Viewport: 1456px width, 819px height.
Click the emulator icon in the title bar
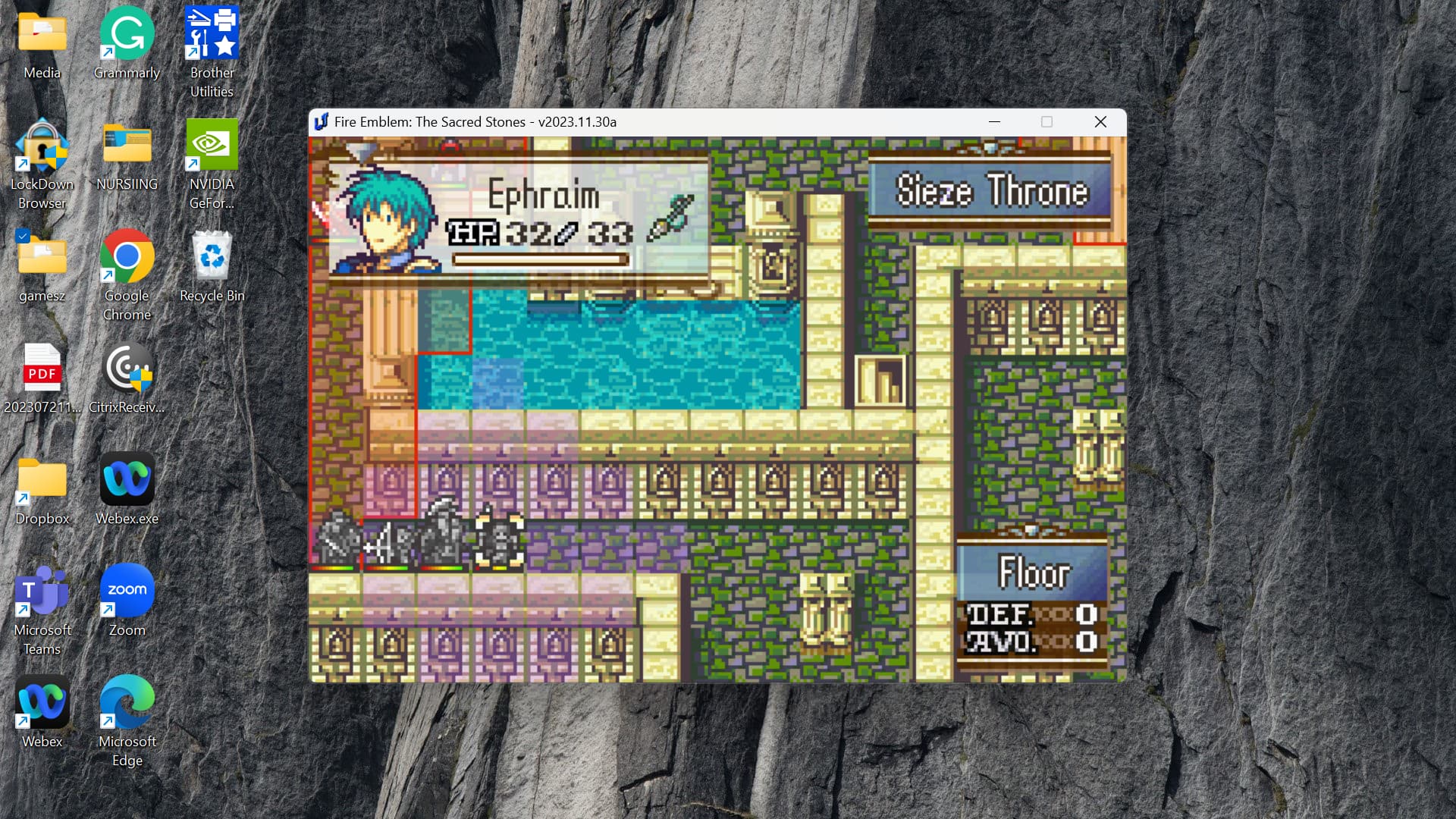[x=322, y=121]
